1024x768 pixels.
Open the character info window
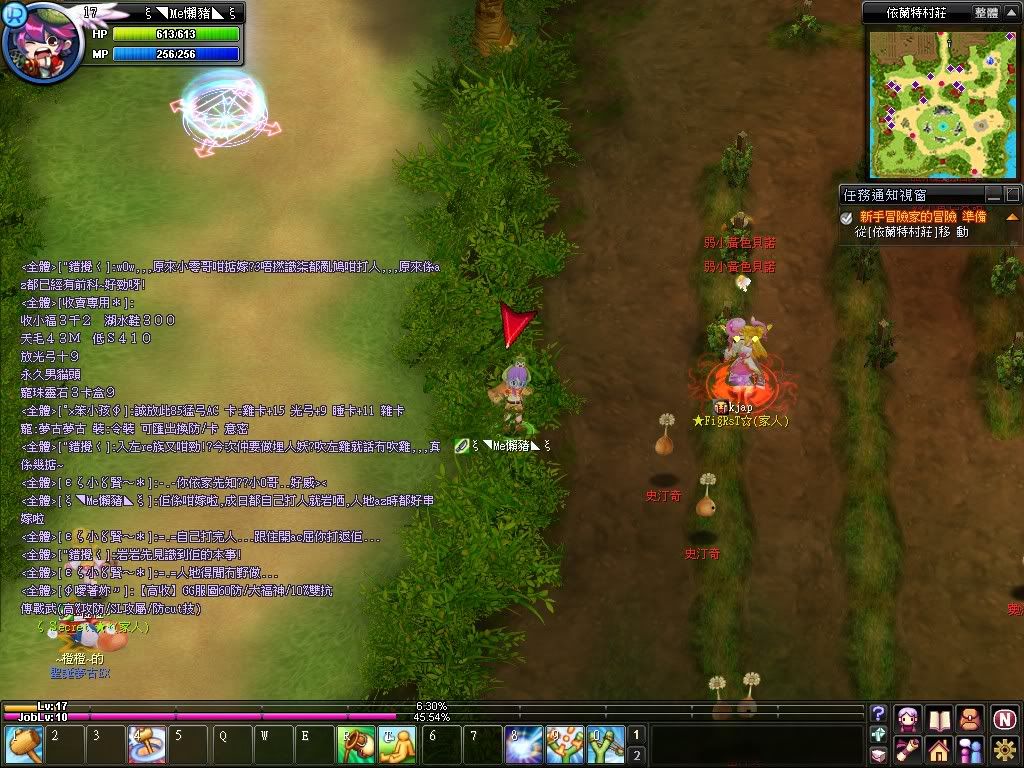[908, 718]
